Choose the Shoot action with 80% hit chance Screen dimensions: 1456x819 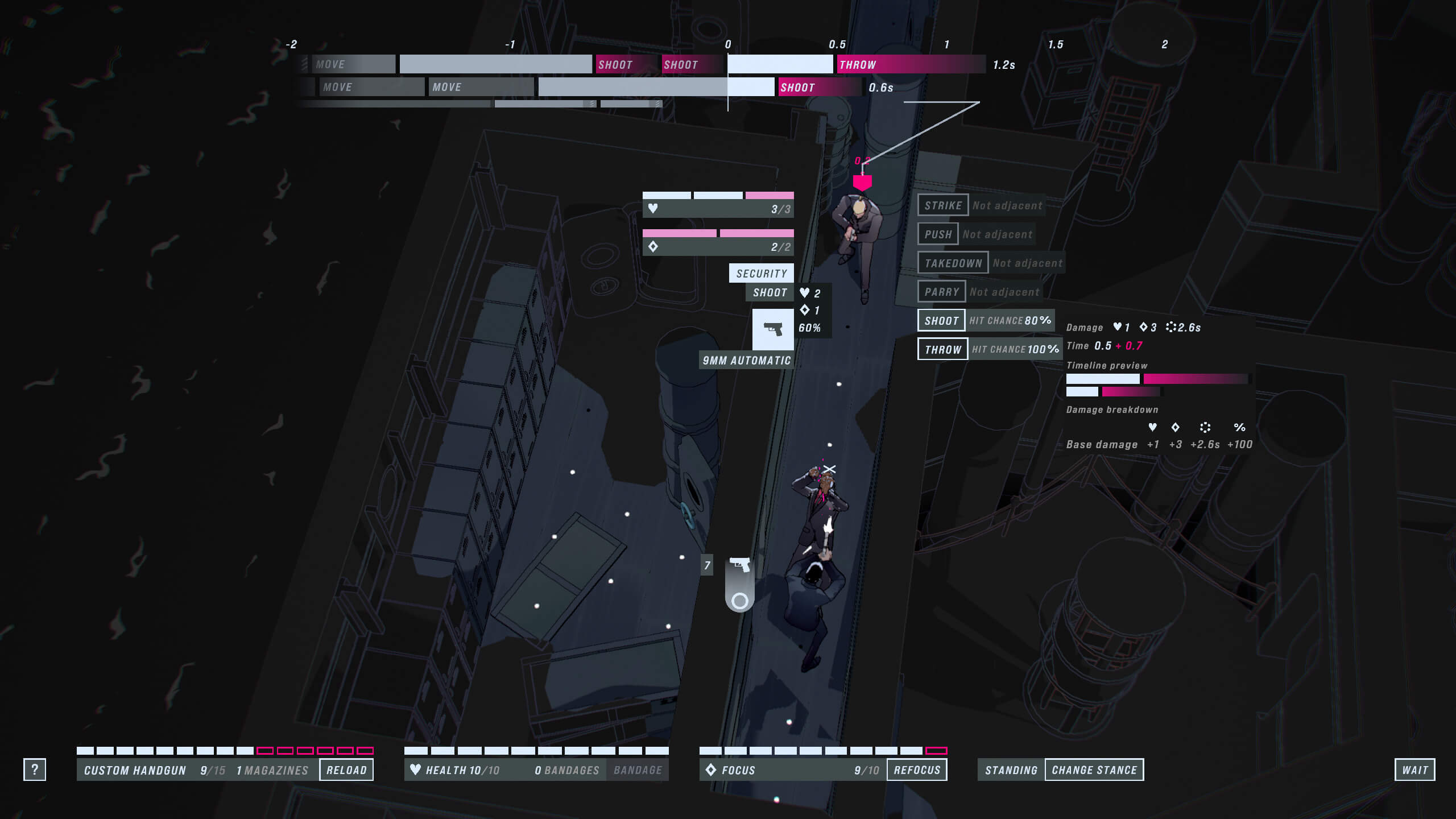tap(941, 321)
